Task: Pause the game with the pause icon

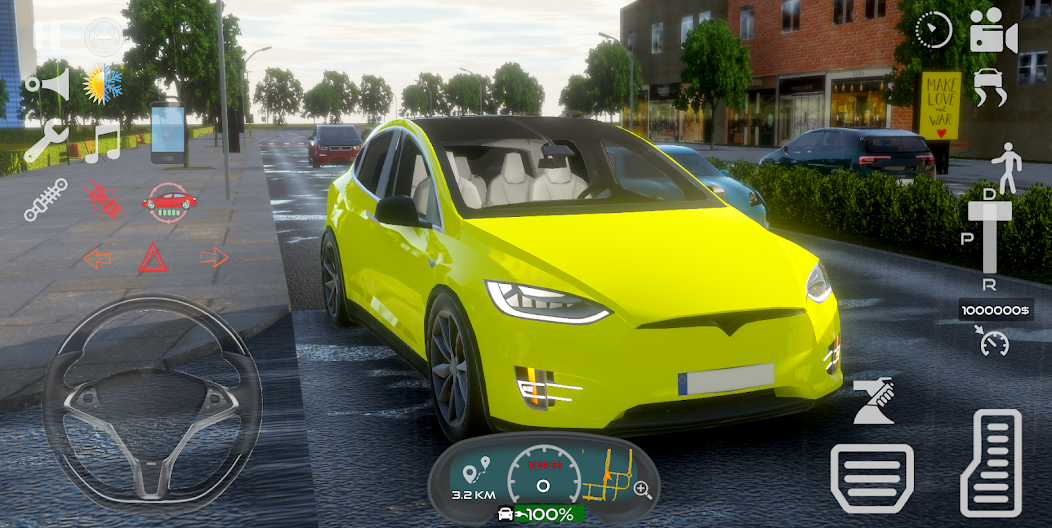Action: (47, 34)
